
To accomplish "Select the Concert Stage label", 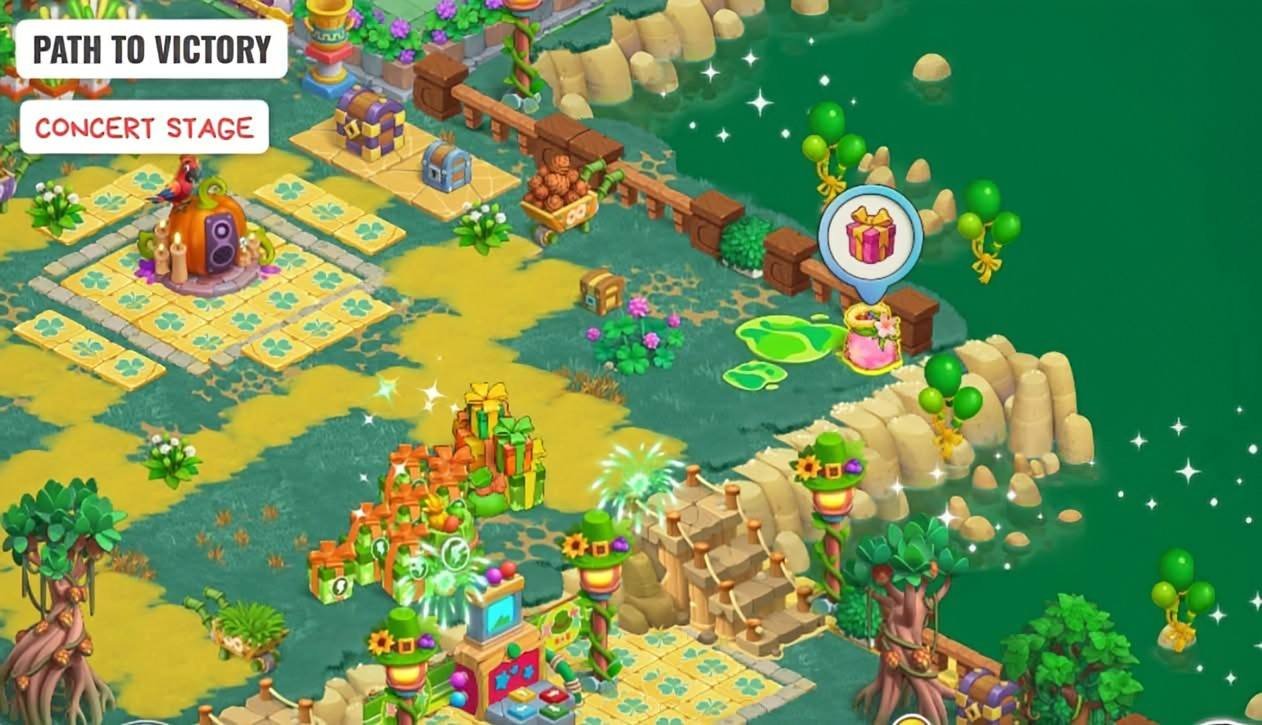I will tap(144, 127).
